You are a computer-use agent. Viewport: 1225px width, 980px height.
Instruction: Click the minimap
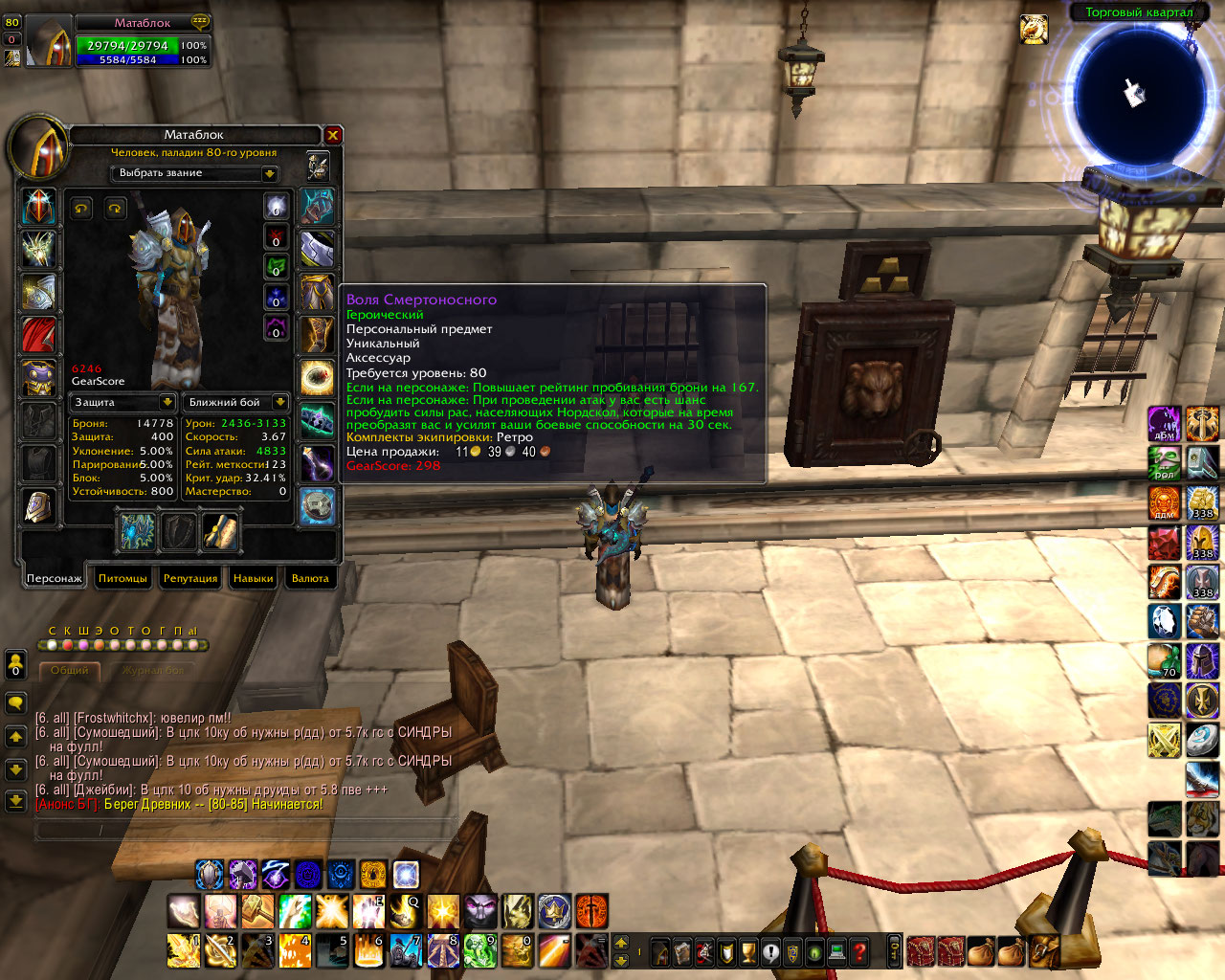[1135, 94]
